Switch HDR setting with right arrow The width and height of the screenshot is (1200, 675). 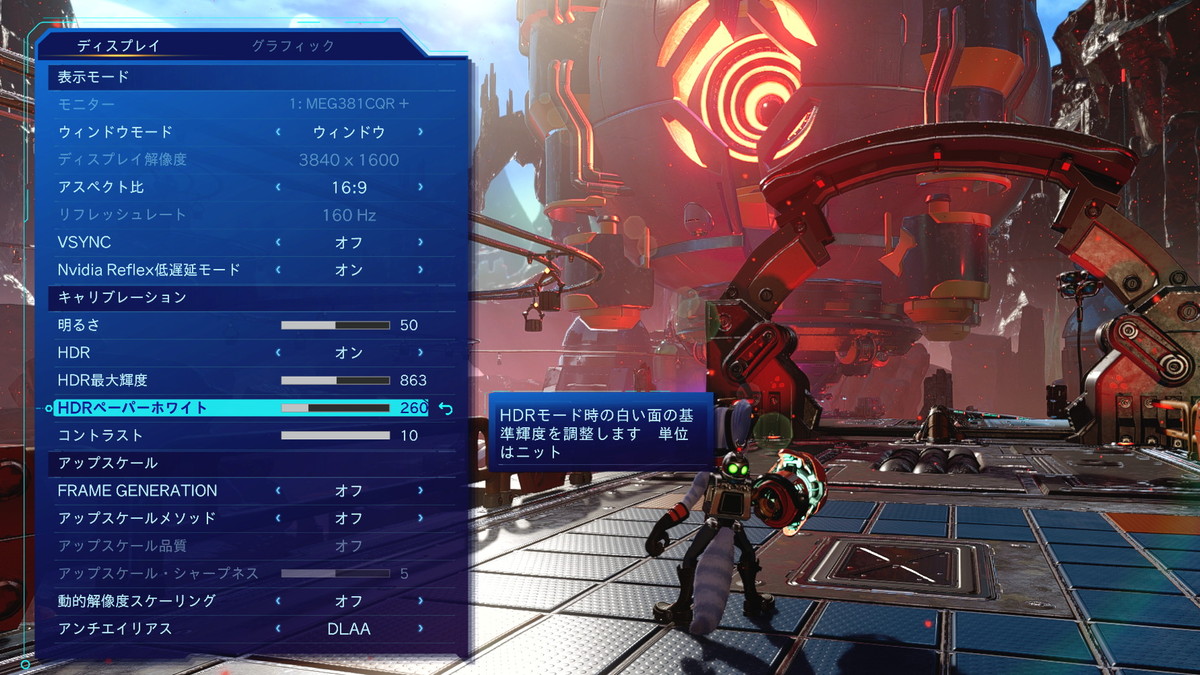(420, 353)
